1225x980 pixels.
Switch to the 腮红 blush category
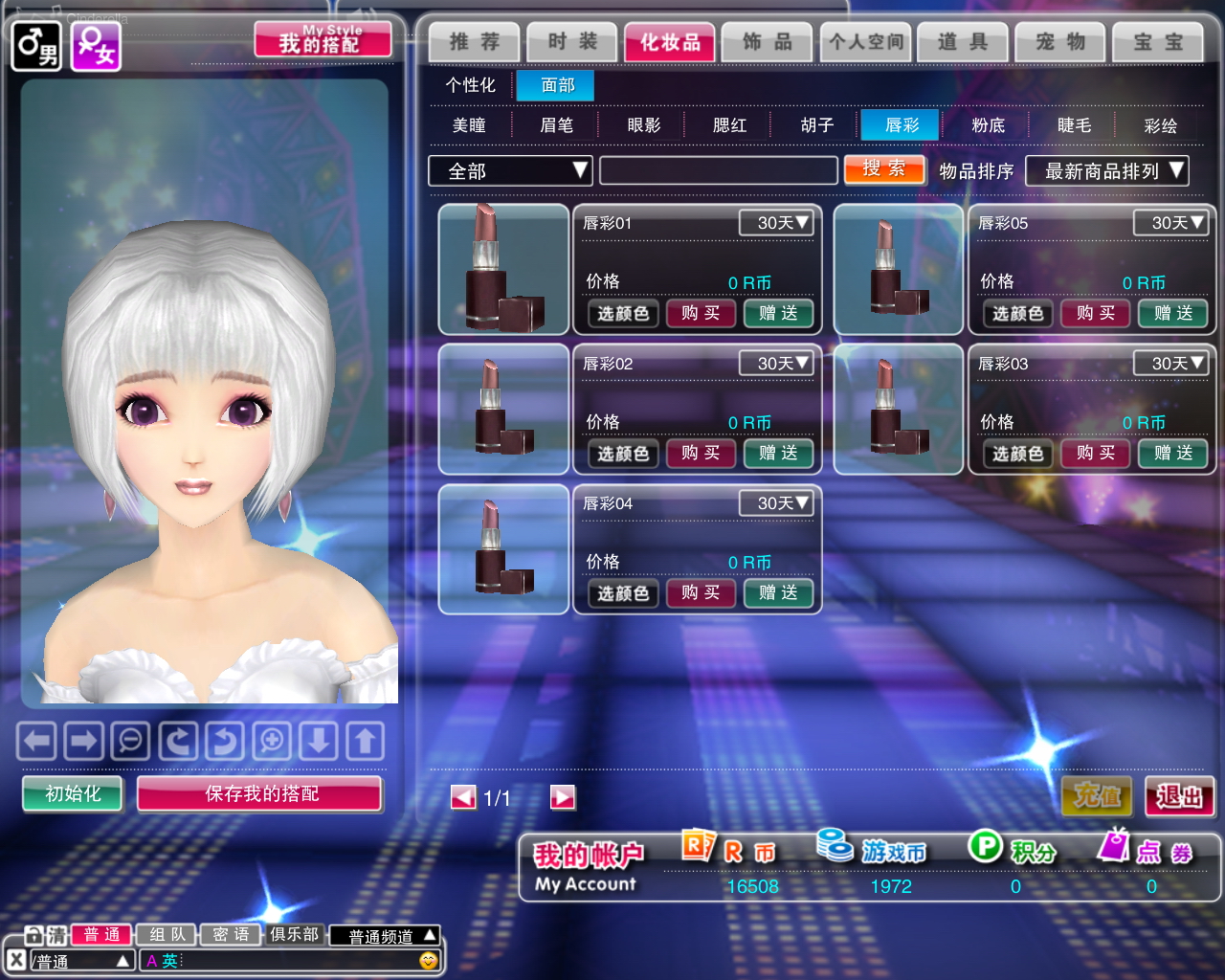point(729,125)
